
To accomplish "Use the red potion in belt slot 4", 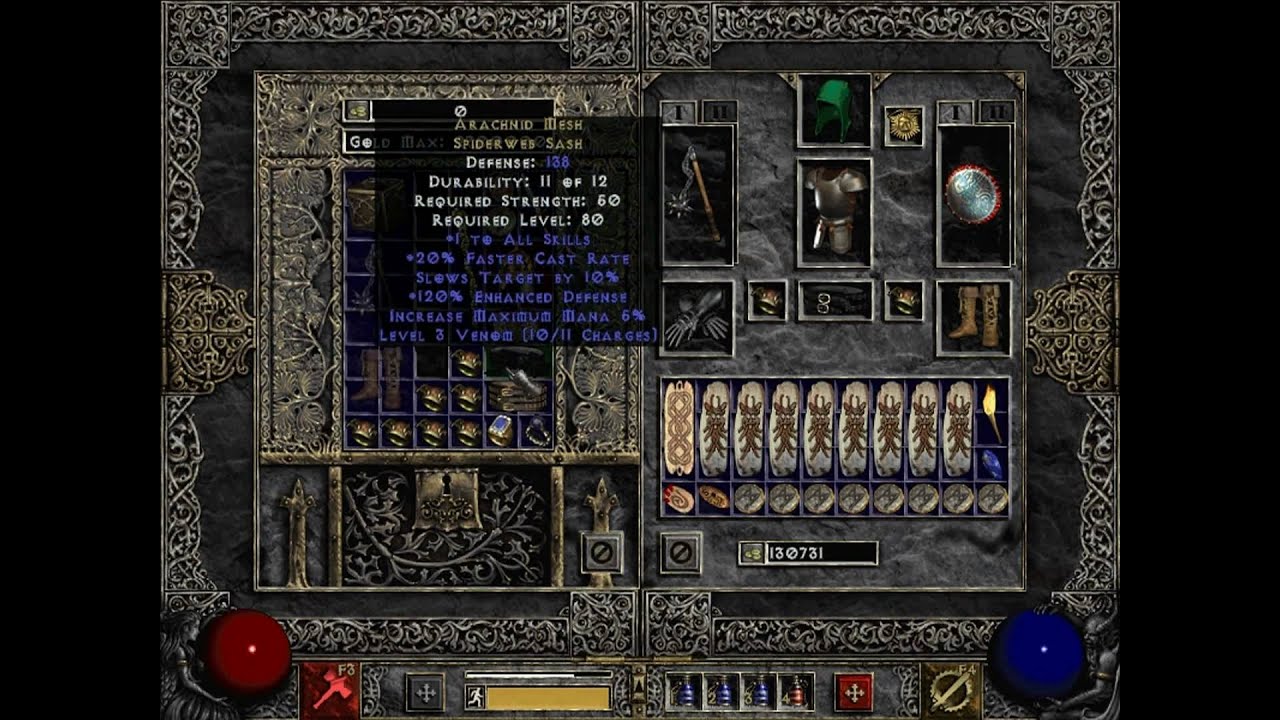I will click(x=796, y=691).
